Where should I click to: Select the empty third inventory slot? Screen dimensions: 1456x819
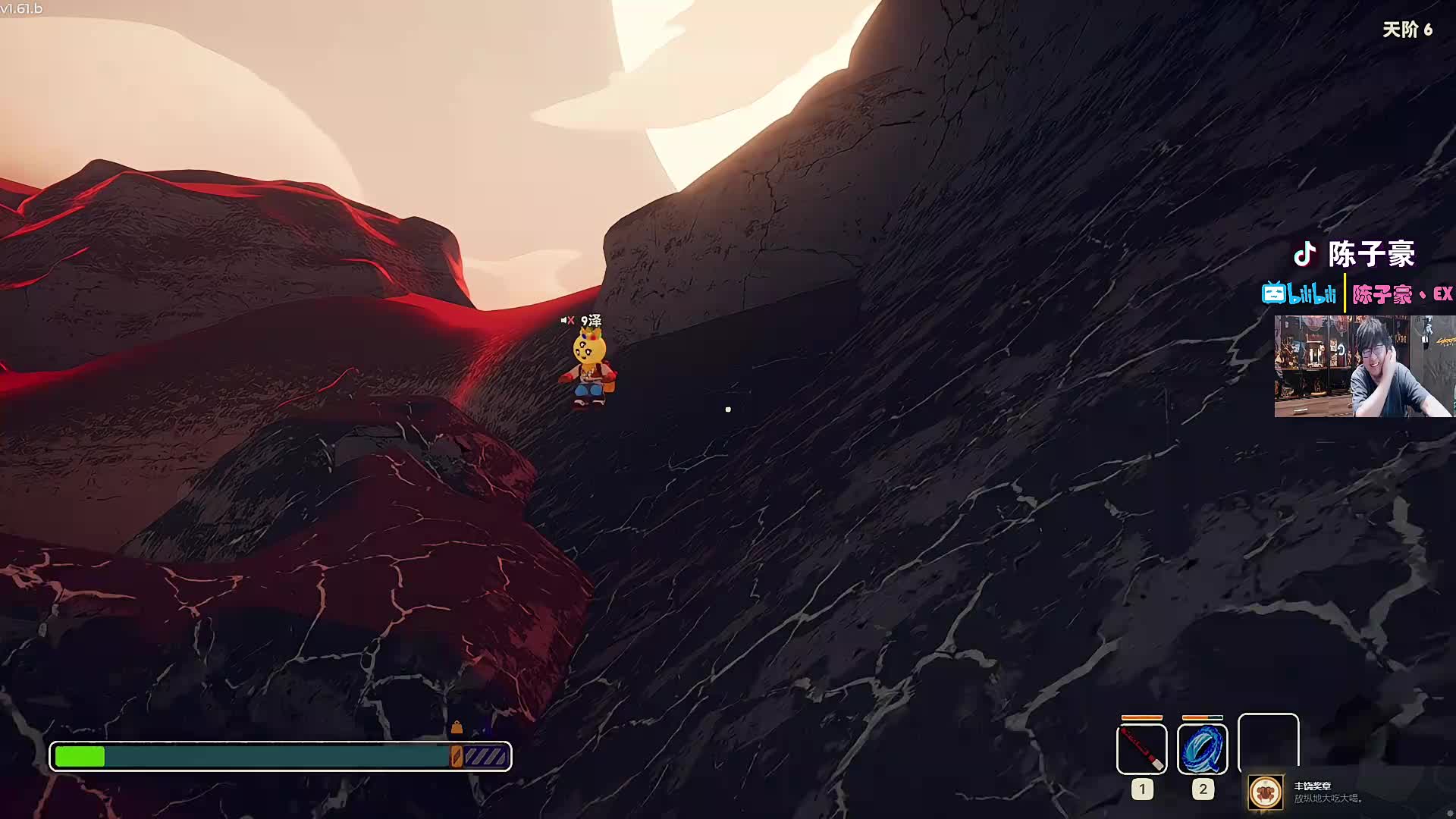point(1268,743)
